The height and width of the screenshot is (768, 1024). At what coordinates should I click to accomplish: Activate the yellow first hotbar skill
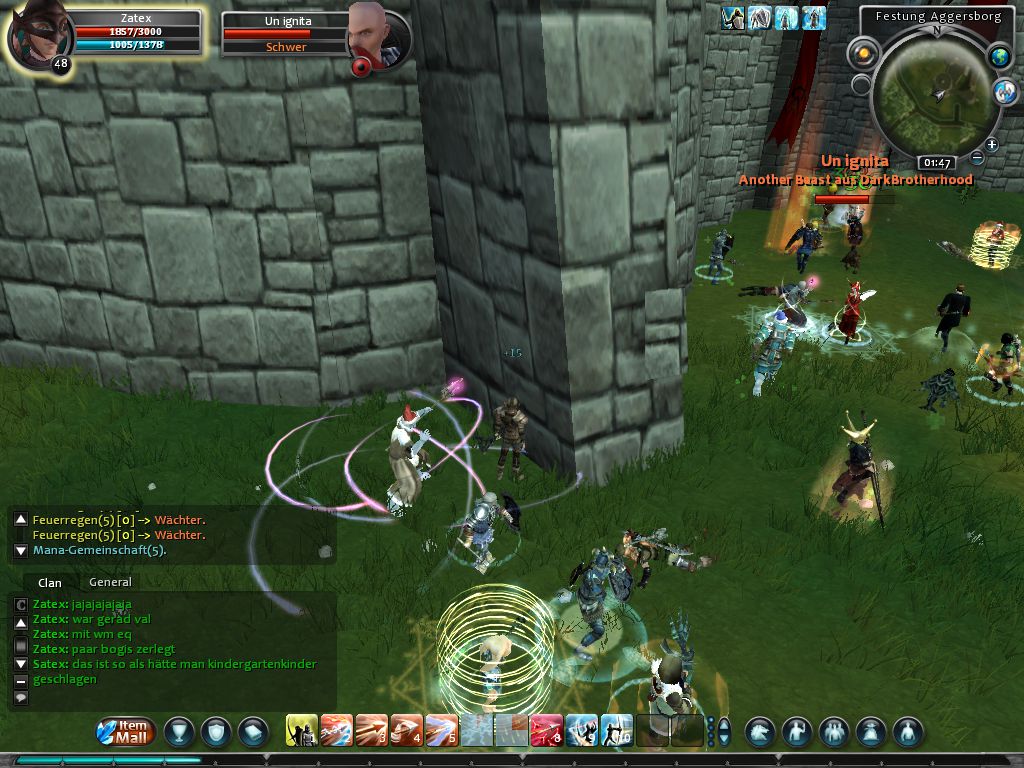pos(302,731)
